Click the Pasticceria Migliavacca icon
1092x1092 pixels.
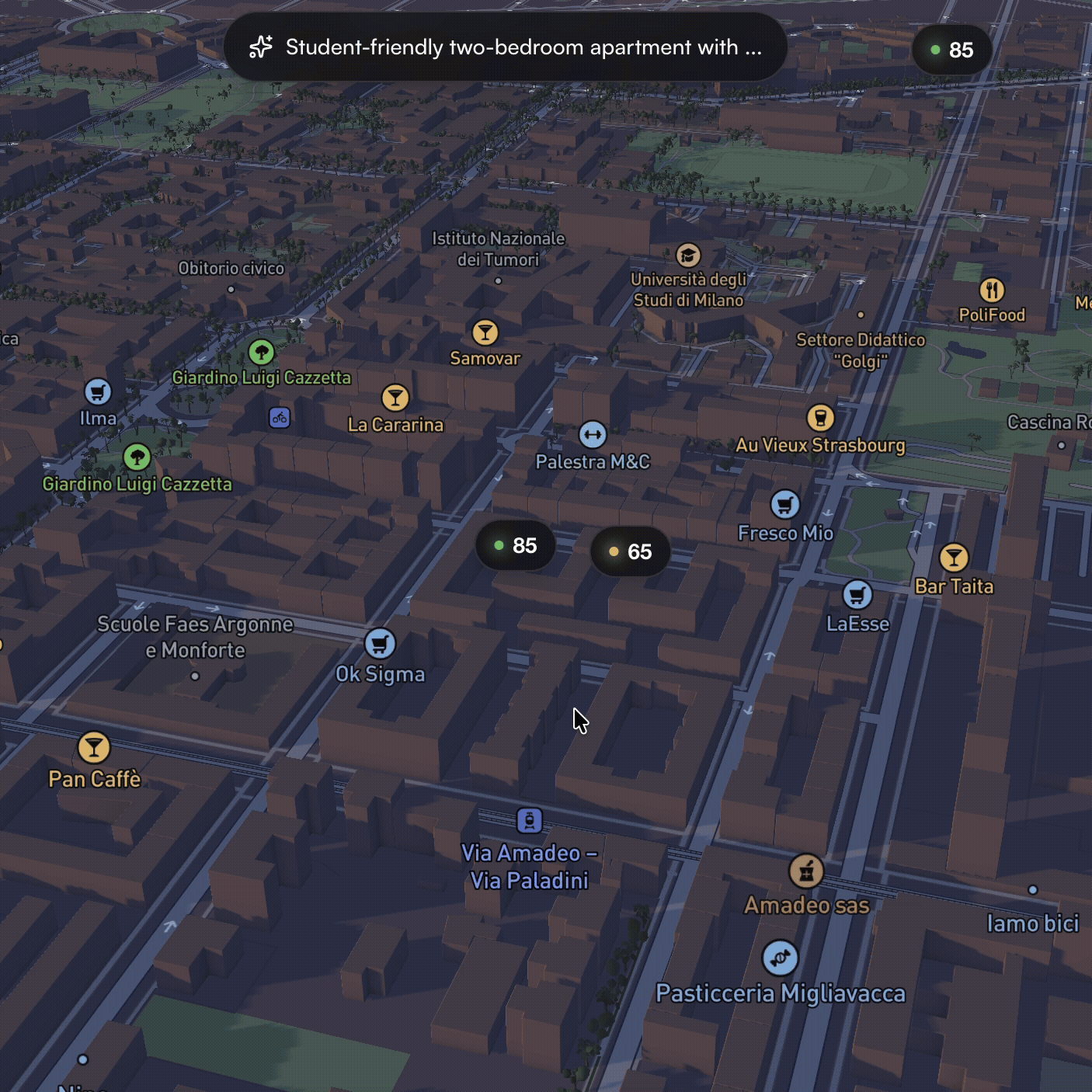(x=781, y=957)
